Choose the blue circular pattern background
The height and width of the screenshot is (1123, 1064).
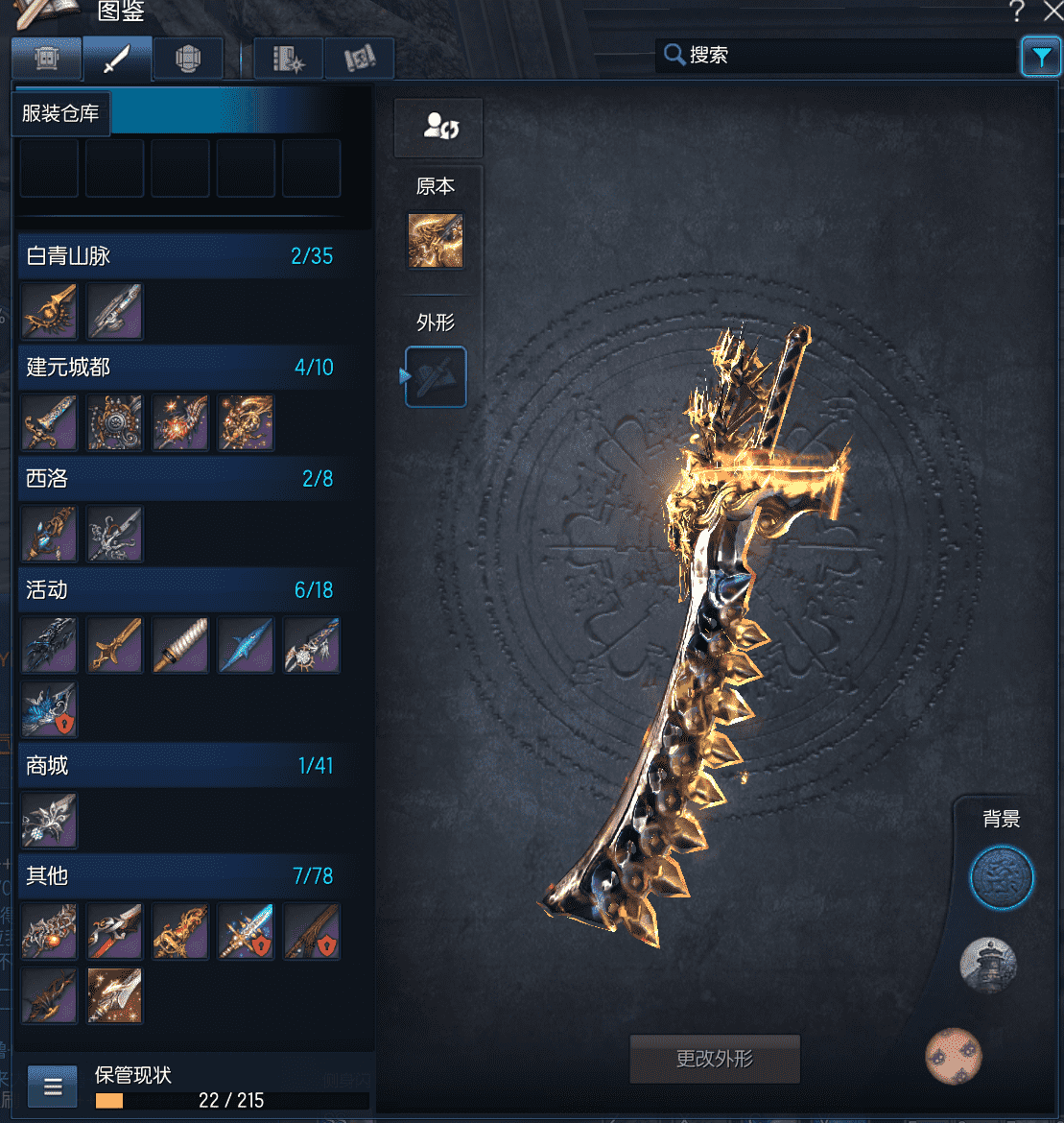click(1001, 876)
